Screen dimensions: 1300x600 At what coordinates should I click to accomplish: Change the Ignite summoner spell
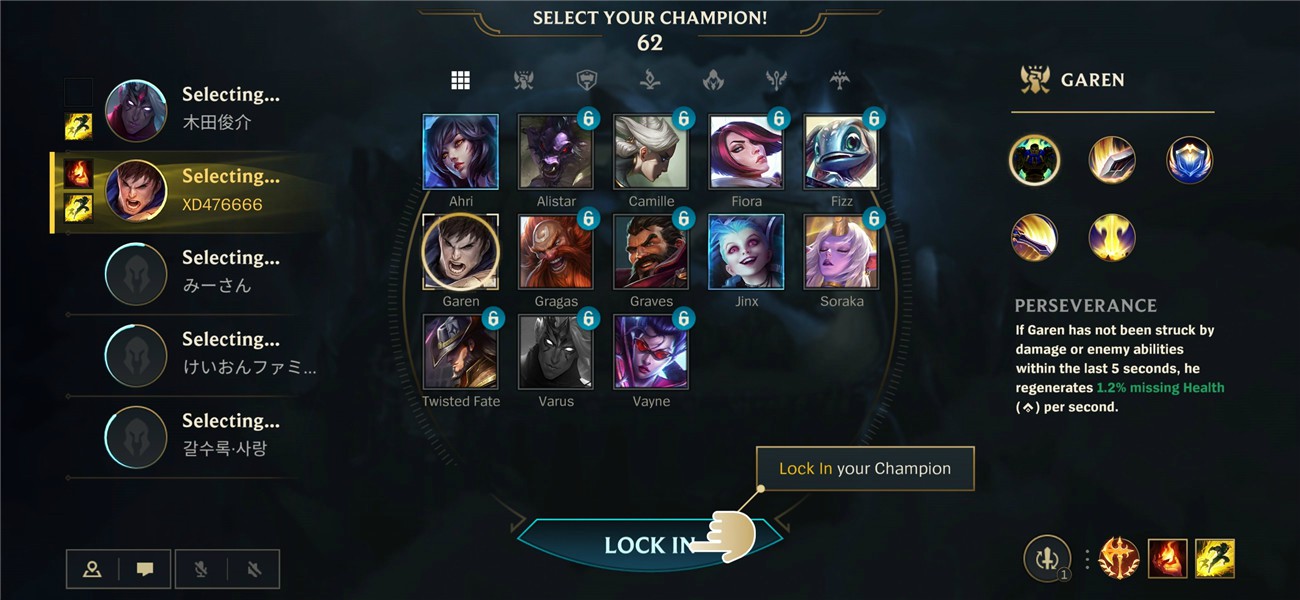click(x=1167, y=559)
